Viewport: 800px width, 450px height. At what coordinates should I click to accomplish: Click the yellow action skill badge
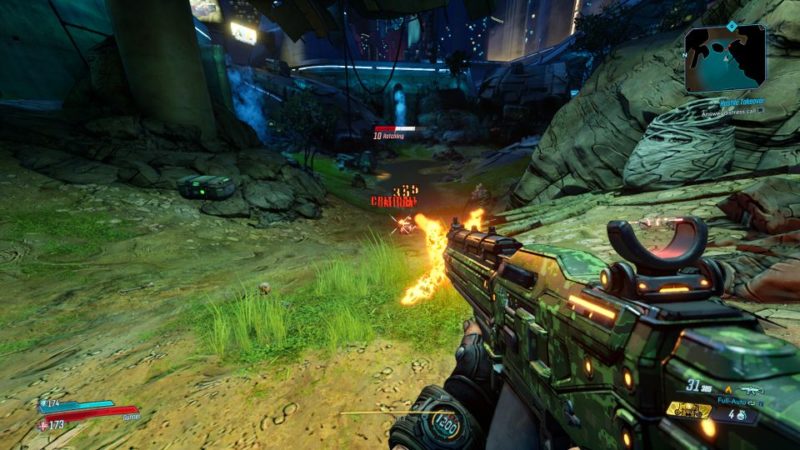point(689,410)
